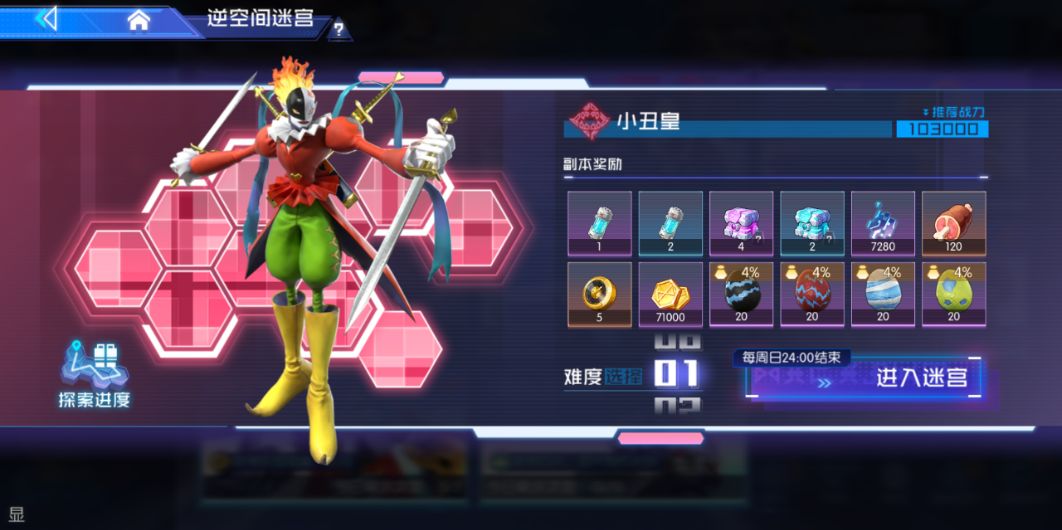View the blue crystal 7280 reward
This screenshot has height=530, width=1062.
point(883,223)
